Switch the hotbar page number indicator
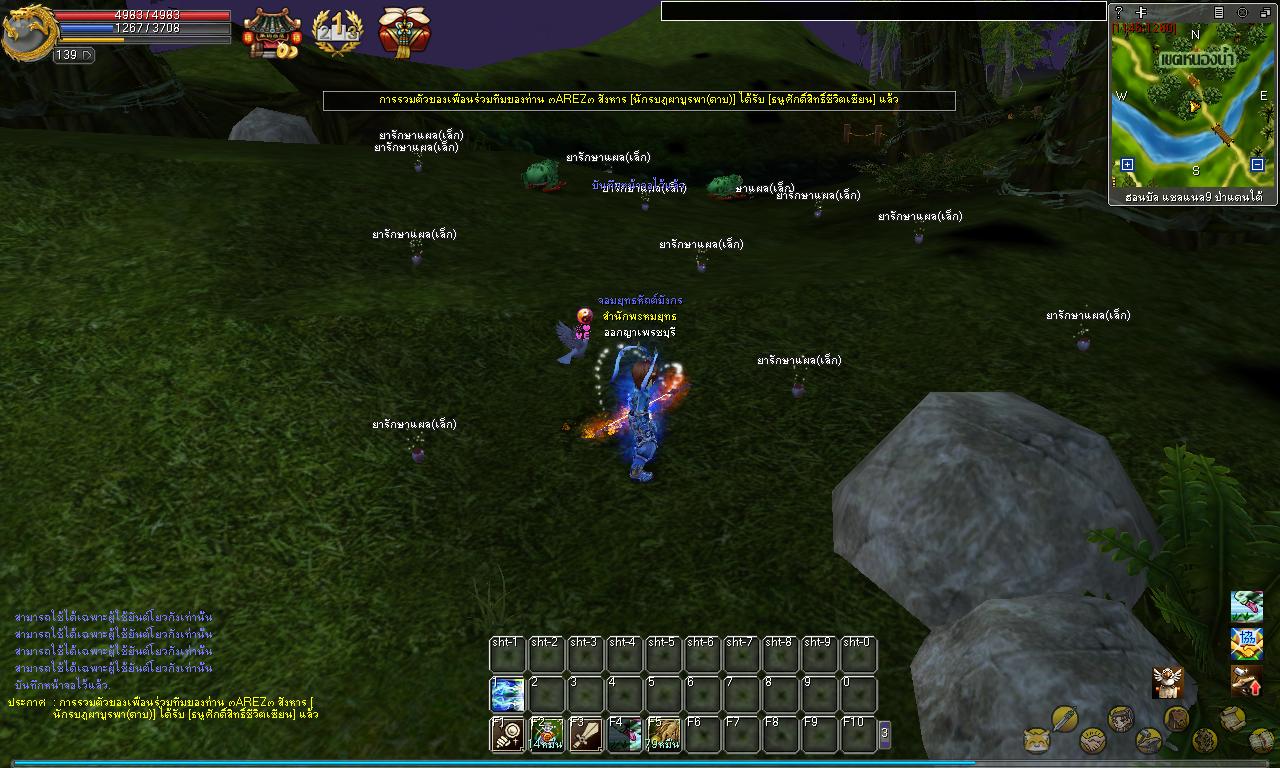 click(x=884, y=733)
